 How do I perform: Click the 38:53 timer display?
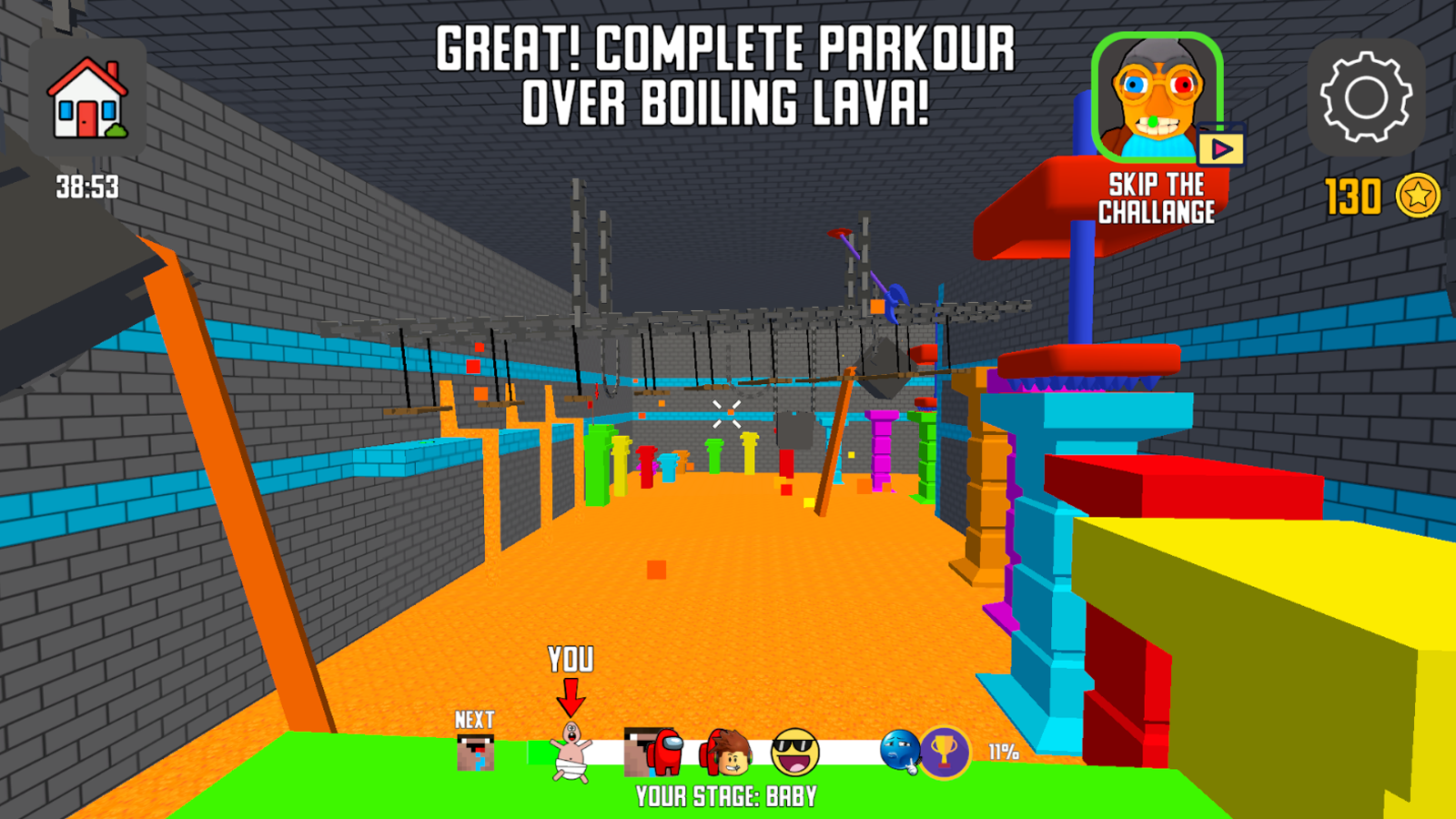click(x=86, y=187)
